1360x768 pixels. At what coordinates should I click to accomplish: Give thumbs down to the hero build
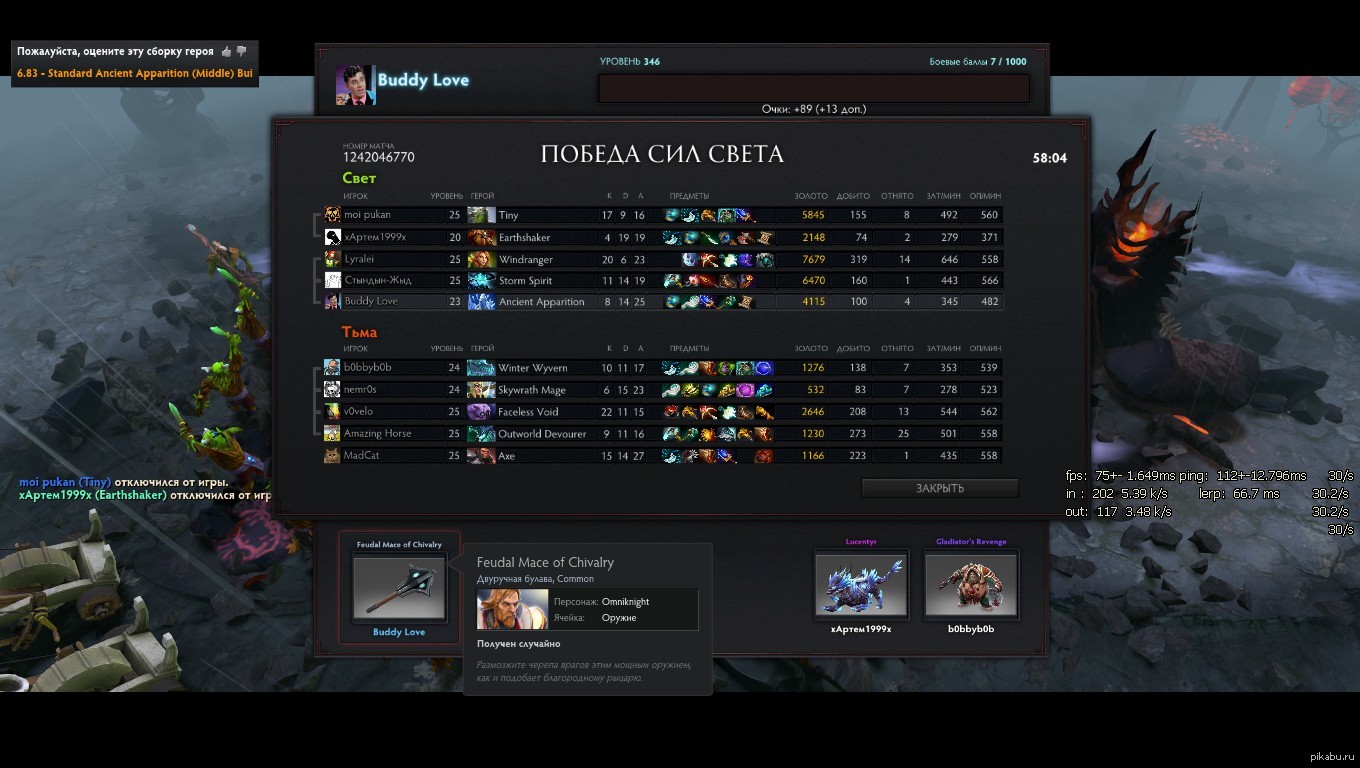point(241,51)
